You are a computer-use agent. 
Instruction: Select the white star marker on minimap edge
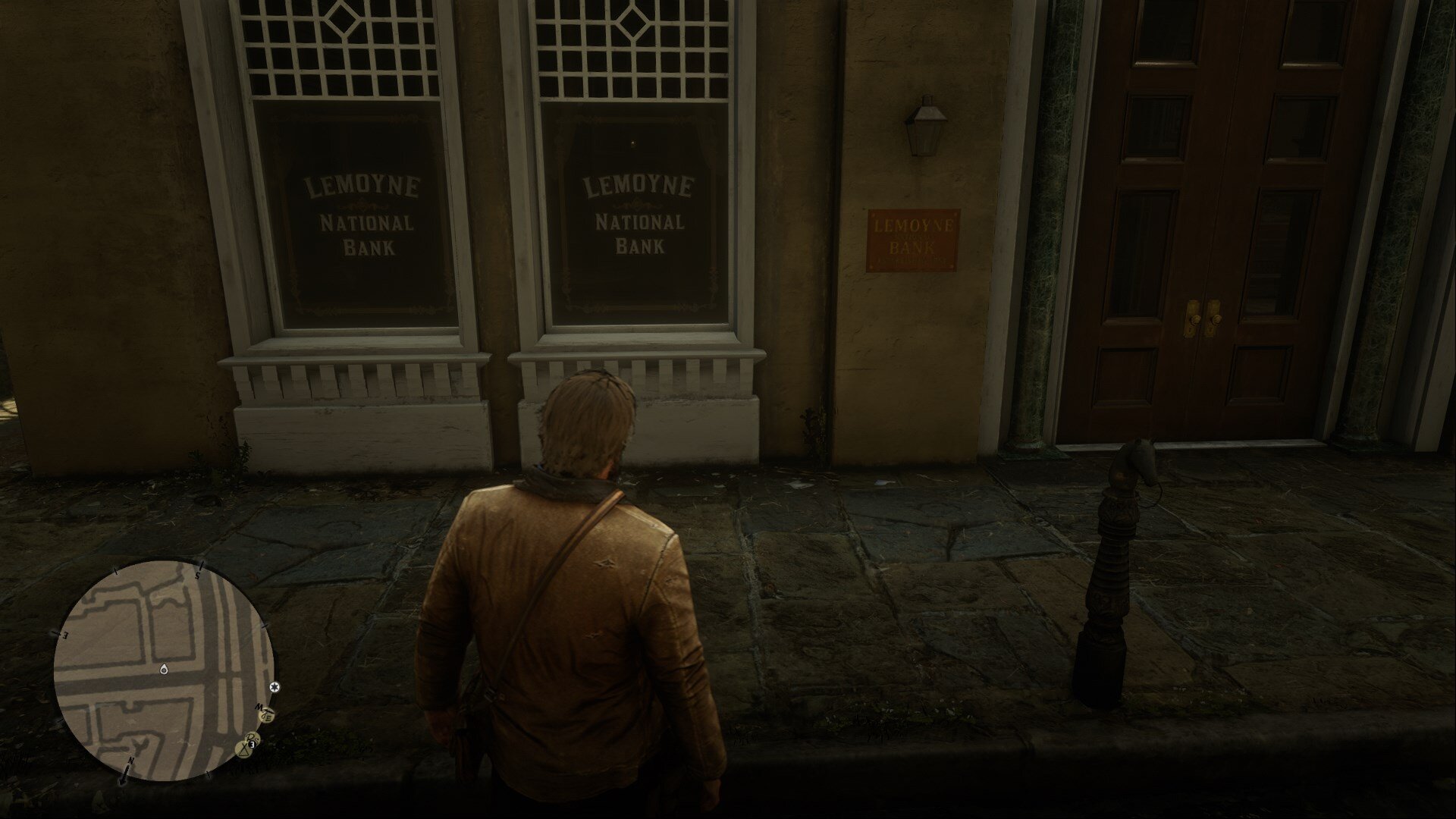[275, 687]
